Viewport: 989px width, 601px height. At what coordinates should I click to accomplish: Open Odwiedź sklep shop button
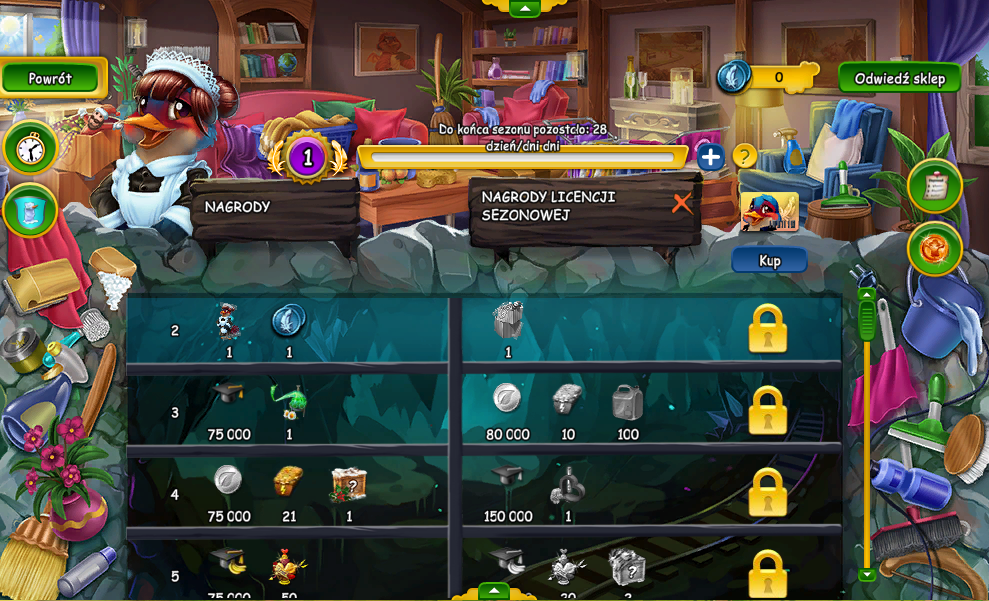coord(899,79)
